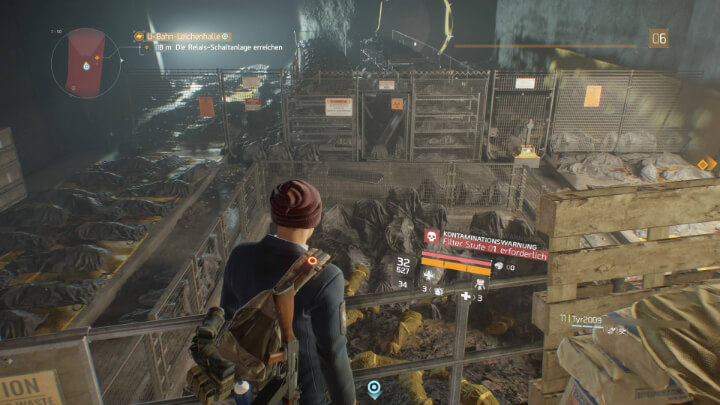Screen dimensions: 720x405
Task: Select the orange diamond objective marker
Action: point(706,164)
